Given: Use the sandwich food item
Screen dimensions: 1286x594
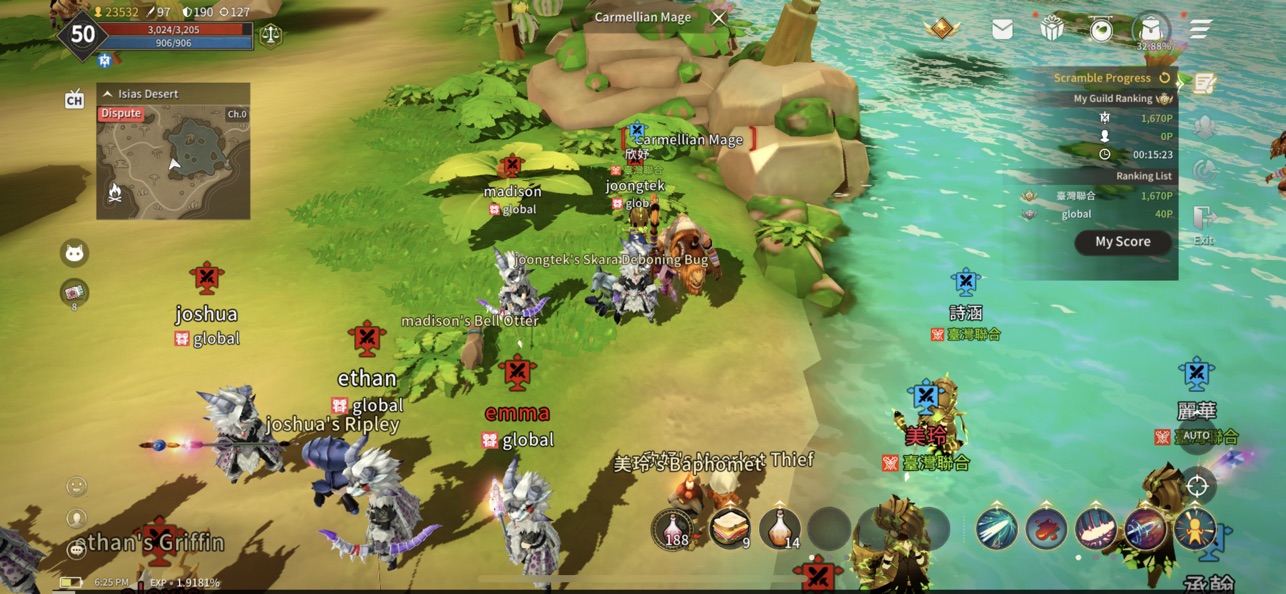Looking at the screenshot, I should pyautogui.click(x=730, y=529).
